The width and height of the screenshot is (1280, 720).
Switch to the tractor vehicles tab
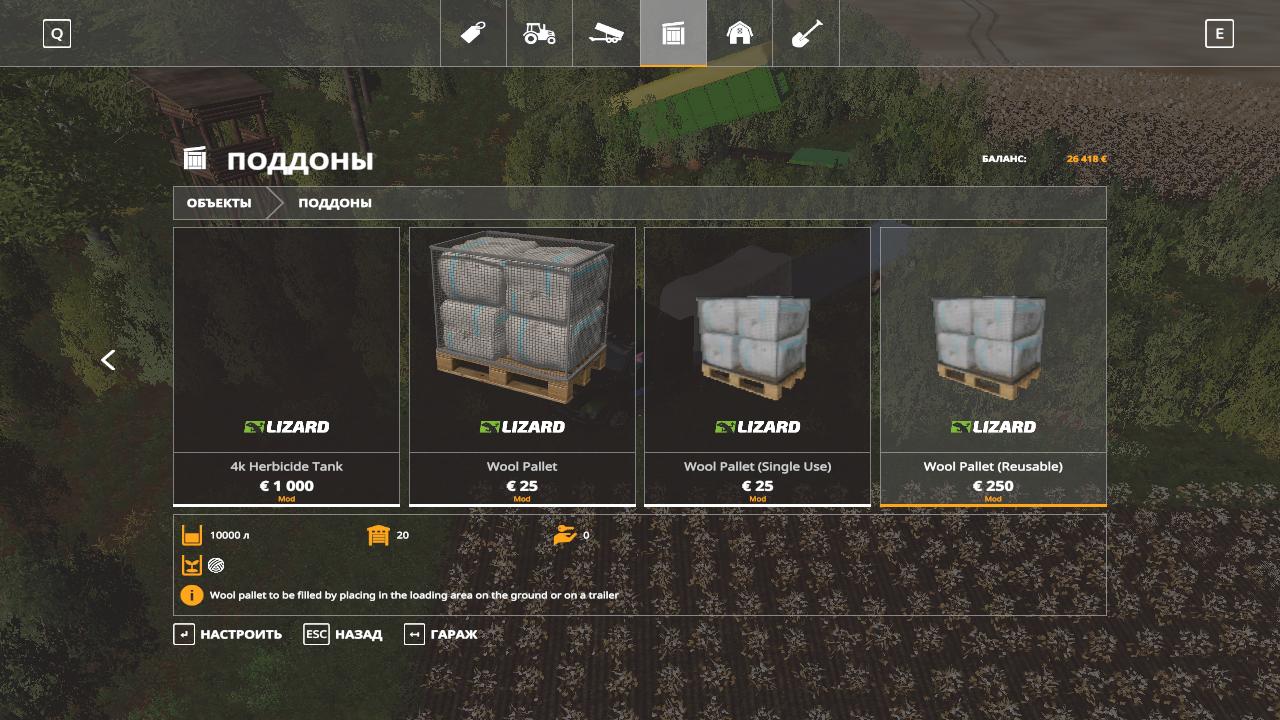539,33
